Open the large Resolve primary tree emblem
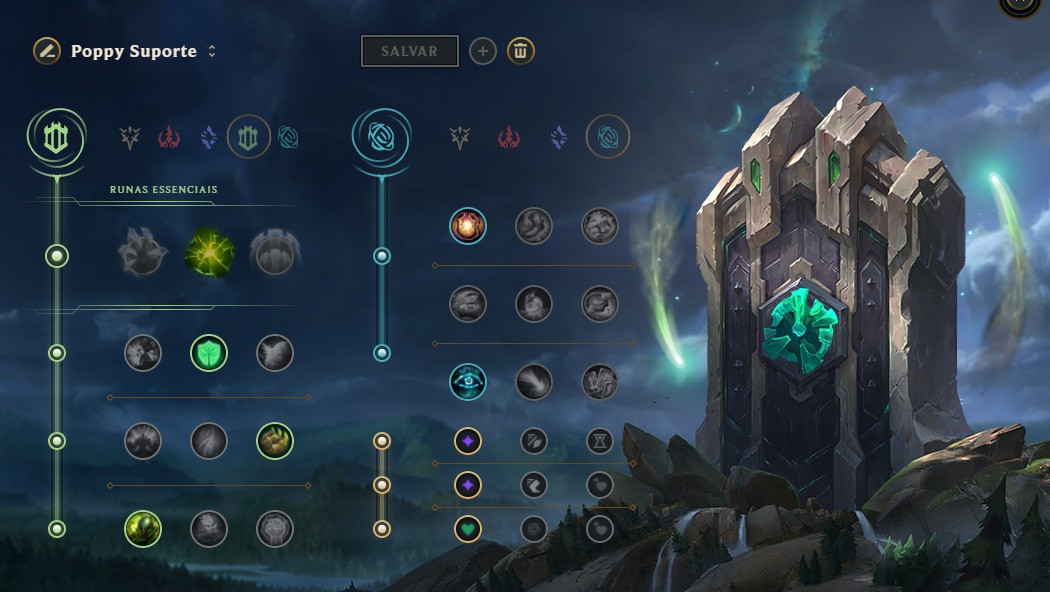 pos(57,138)
